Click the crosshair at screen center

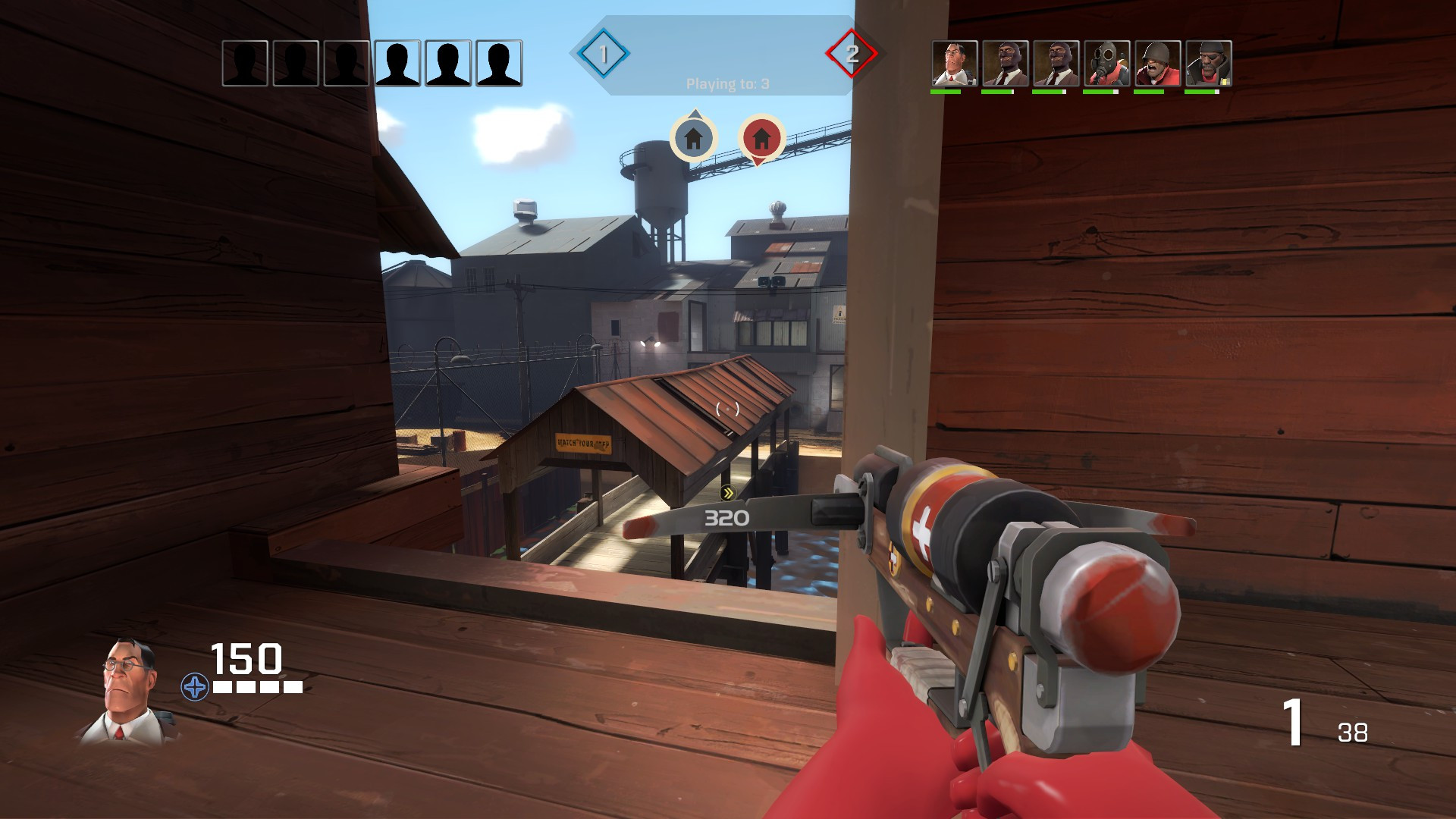click(726, 409)
